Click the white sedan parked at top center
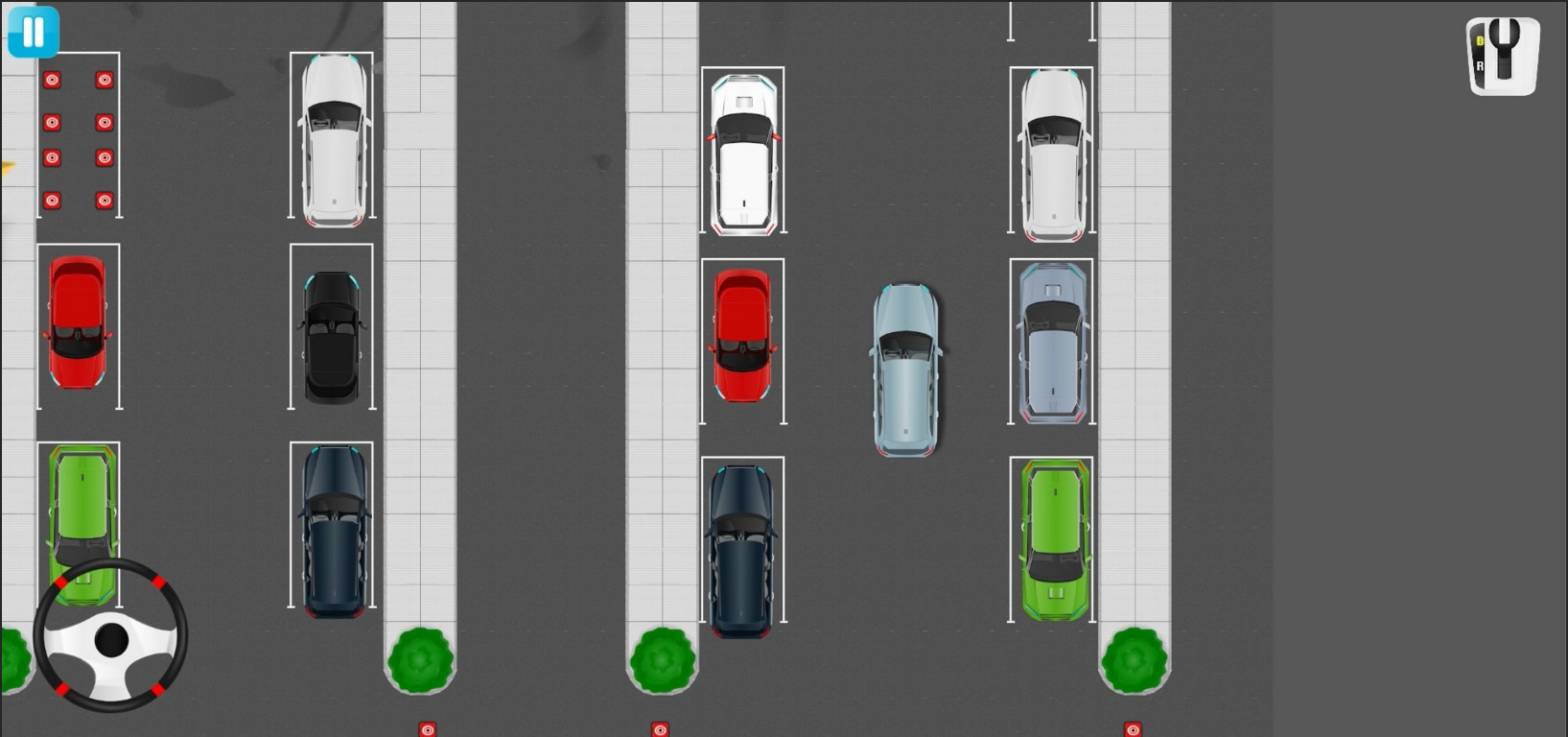This screenshot has height=737, width=1568. click(744, 154)
